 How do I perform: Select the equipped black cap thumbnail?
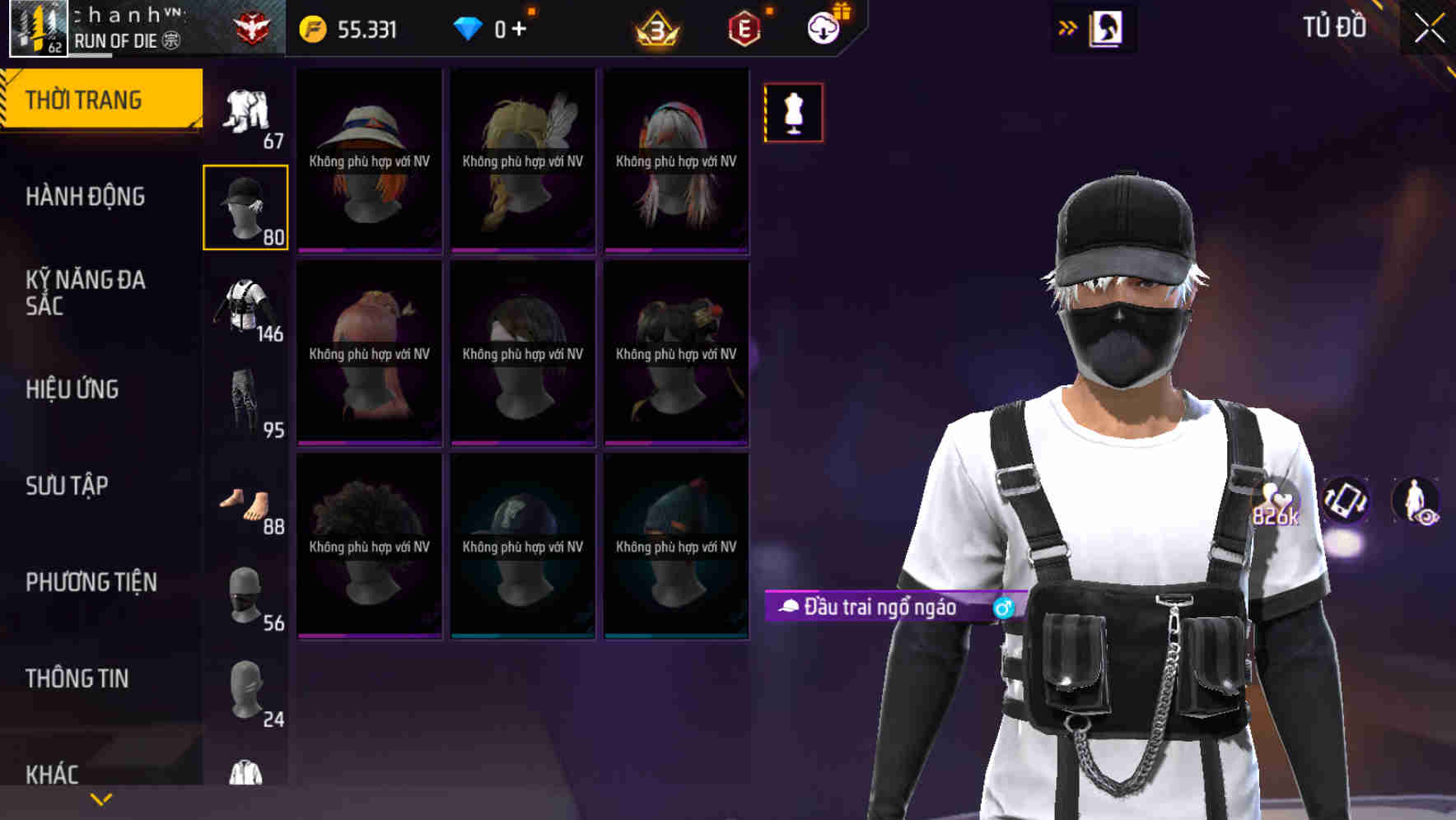click(245, 206)
